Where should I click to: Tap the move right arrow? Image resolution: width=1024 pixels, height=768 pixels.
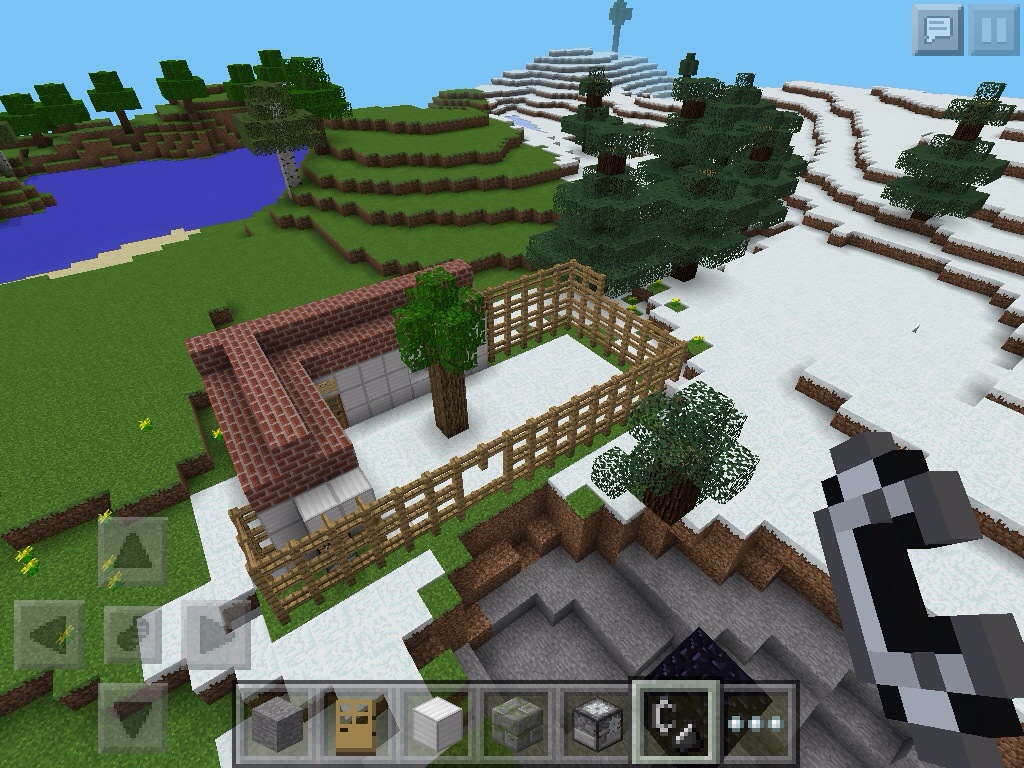click(216, 634)
